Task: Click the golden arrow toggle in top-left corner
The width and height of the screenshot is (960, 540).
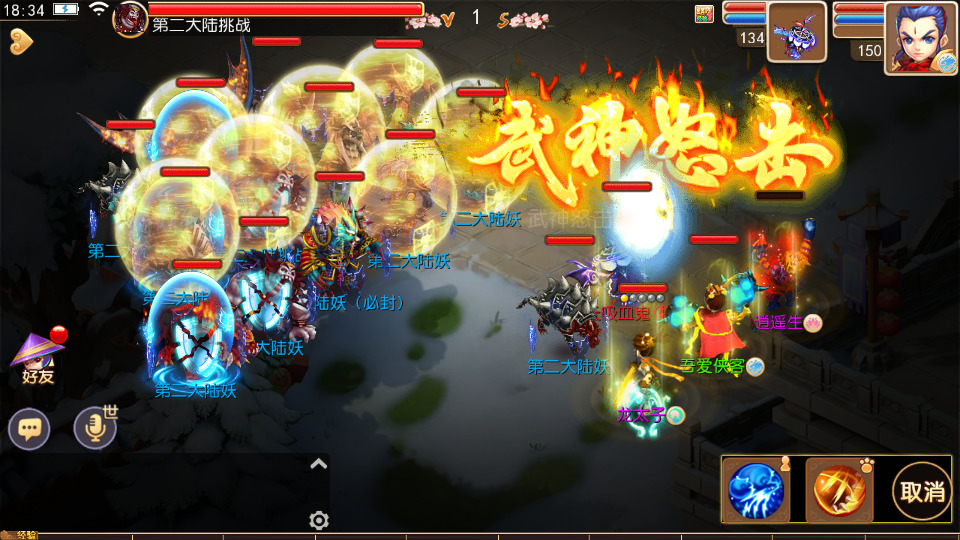Action: [19, 41]
